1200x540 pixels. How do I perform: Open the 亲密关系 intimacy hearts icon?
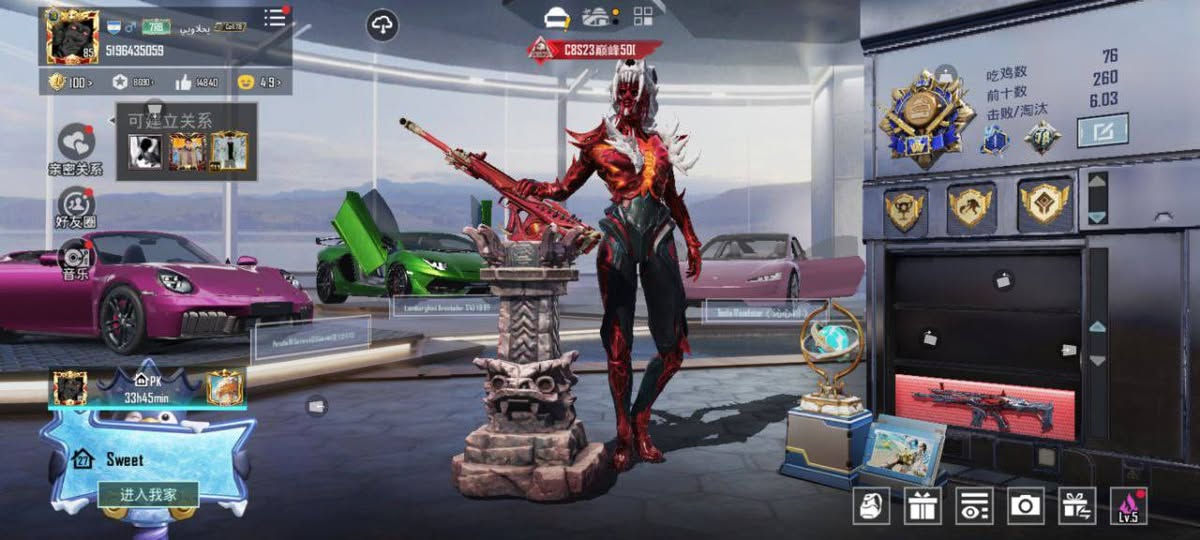pos(76,142)
